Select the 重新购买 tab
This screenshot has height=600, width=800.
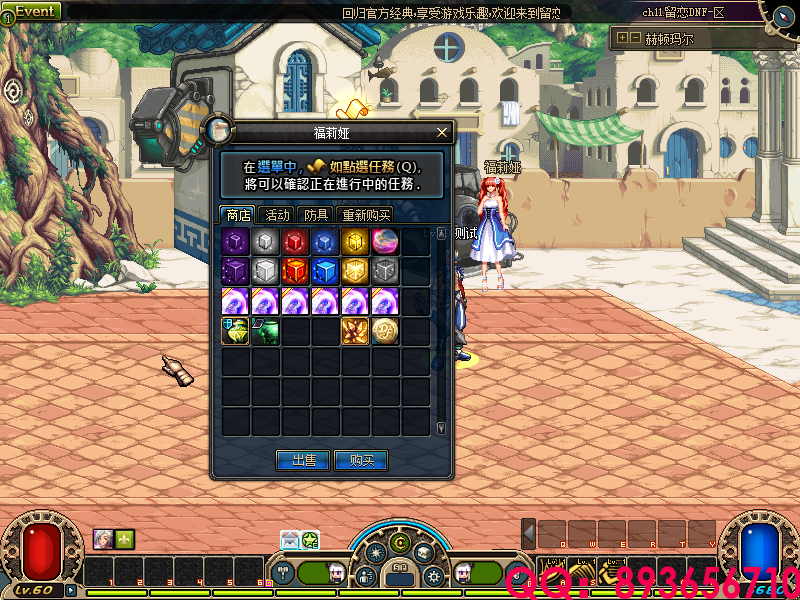(x=364, y=215)
